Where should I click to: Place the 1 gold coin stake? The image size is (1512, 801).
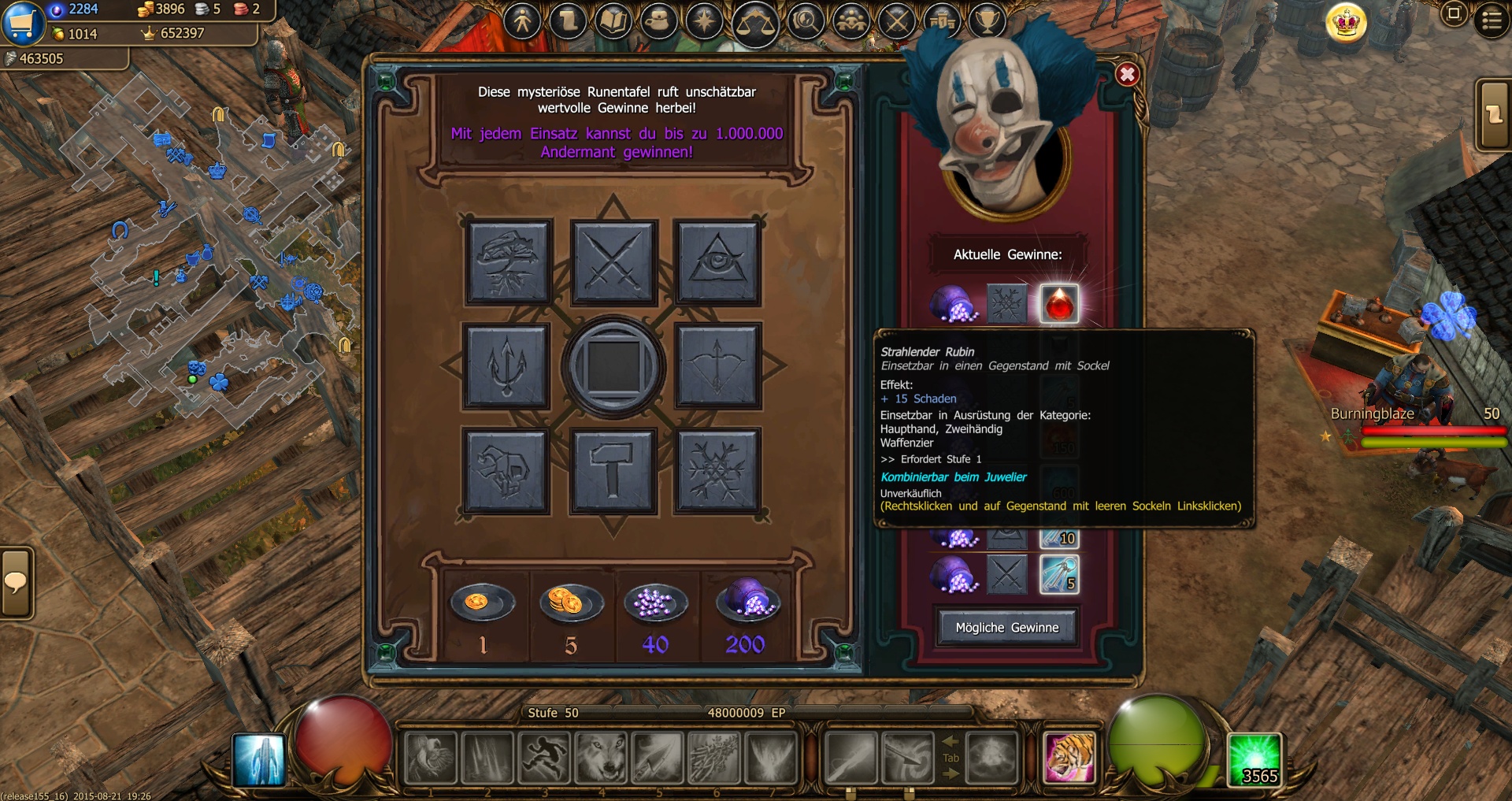pos(483,603)
